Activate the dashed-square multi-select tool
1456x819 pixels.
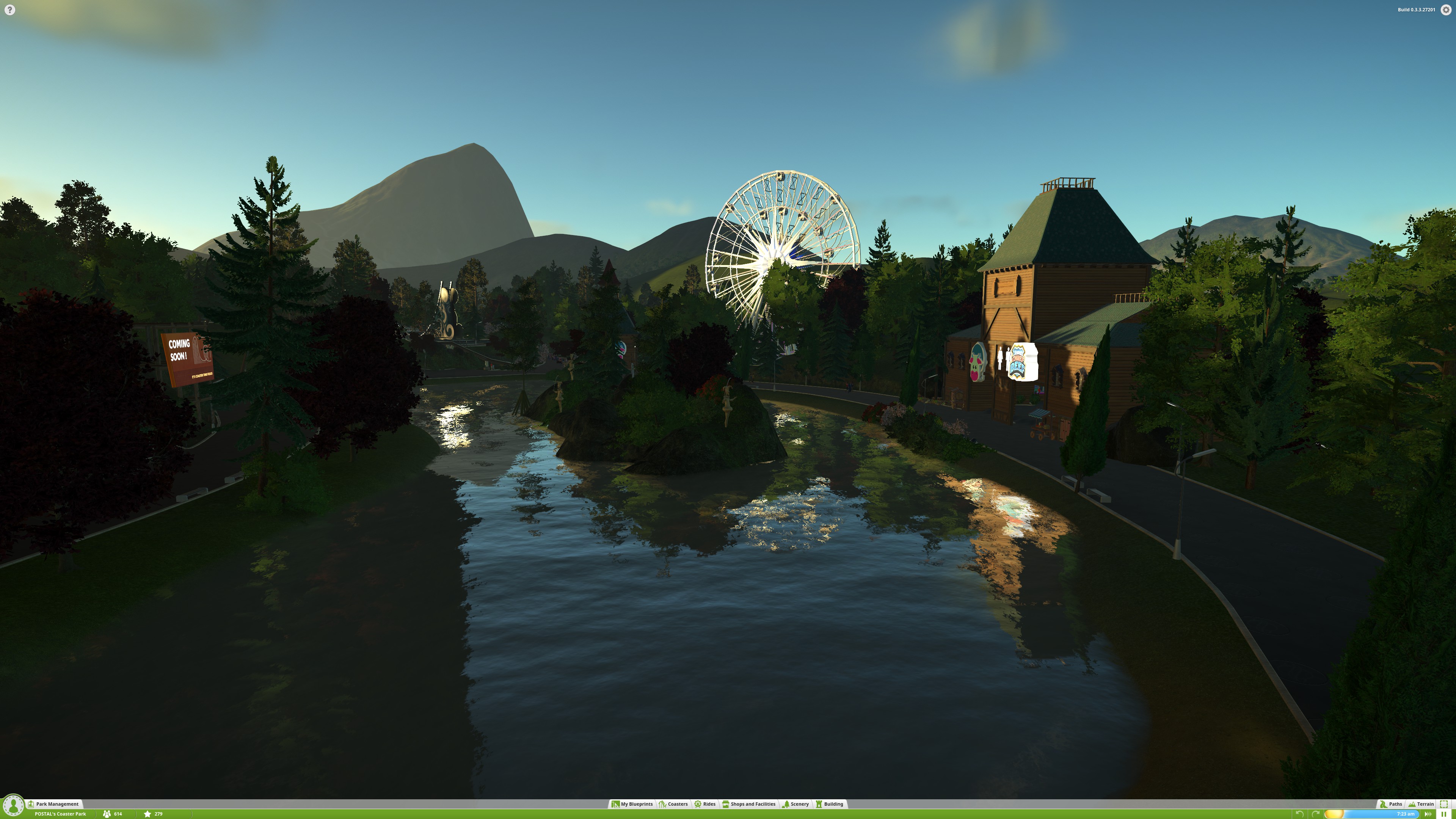[x=1443, y=804]
